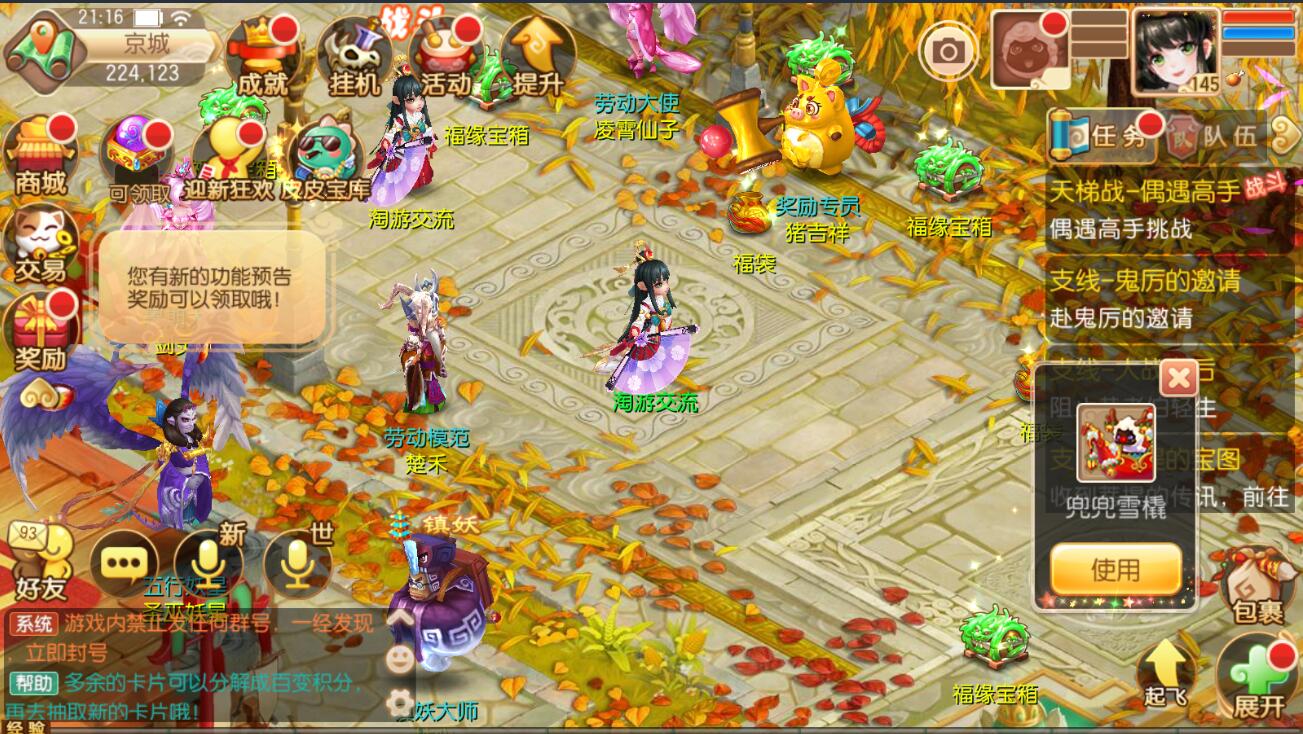Click the camera screenshot button
The height and width of the screenshot is (734, 1303).
(x=948, y=50)
